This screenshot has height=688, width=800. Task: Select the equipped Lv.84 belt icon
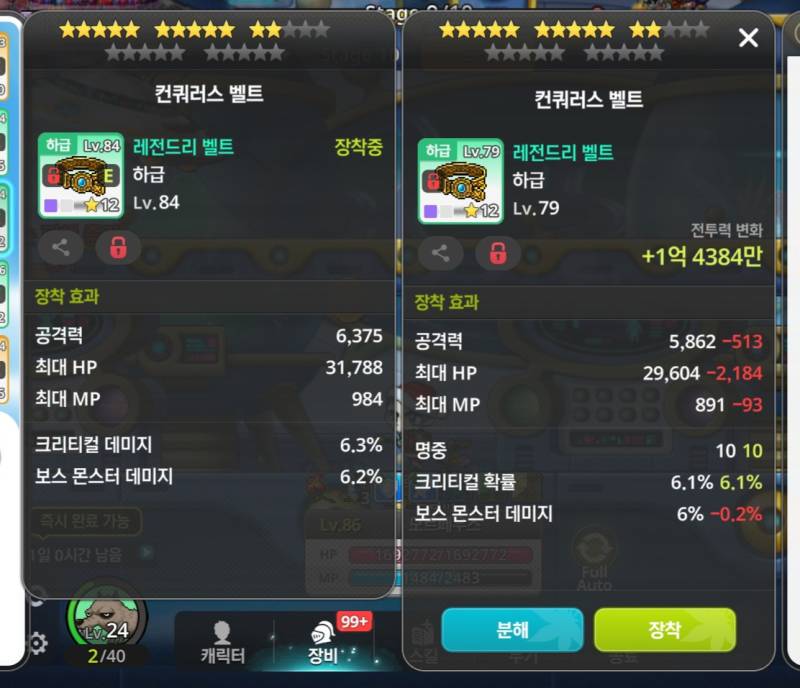[x=81, y=176]
